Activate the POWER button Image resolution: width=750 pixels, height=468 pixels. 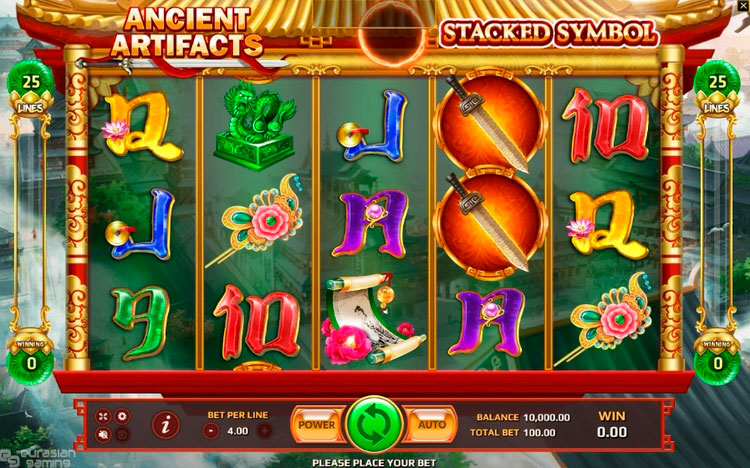tap(317, 424)
